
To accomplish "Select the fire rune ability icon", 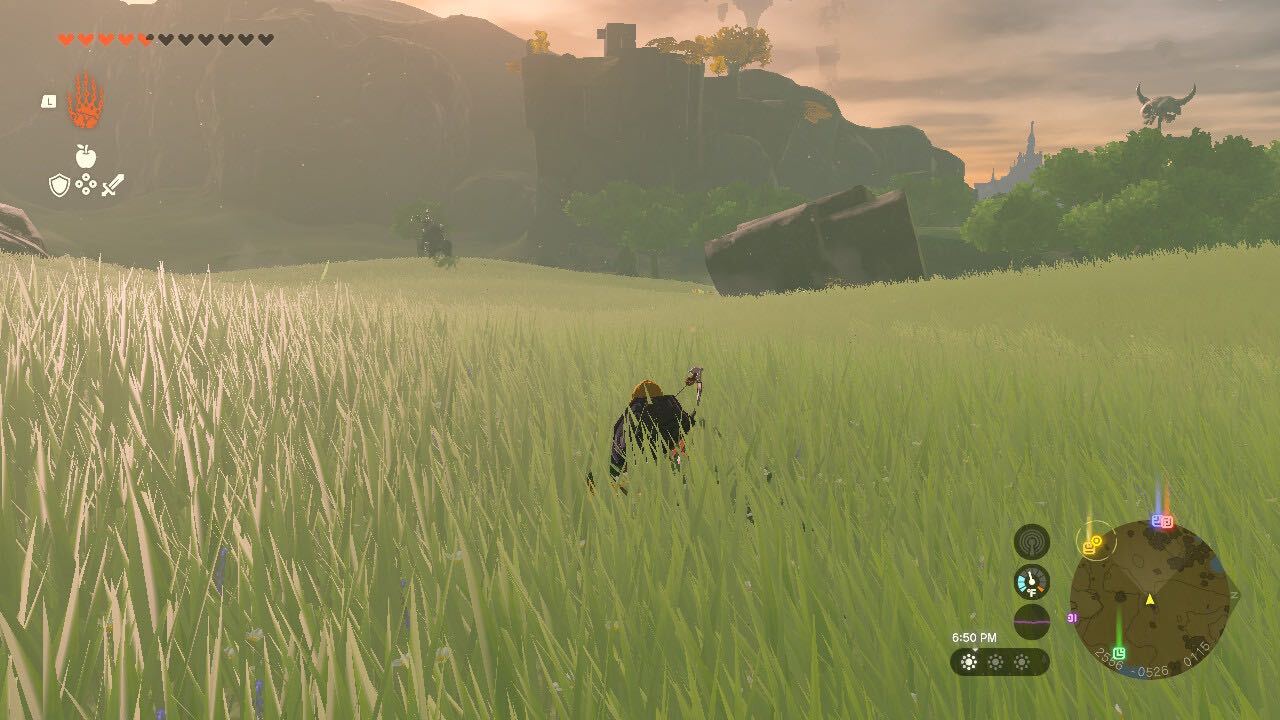I will (x=85, y=105).
